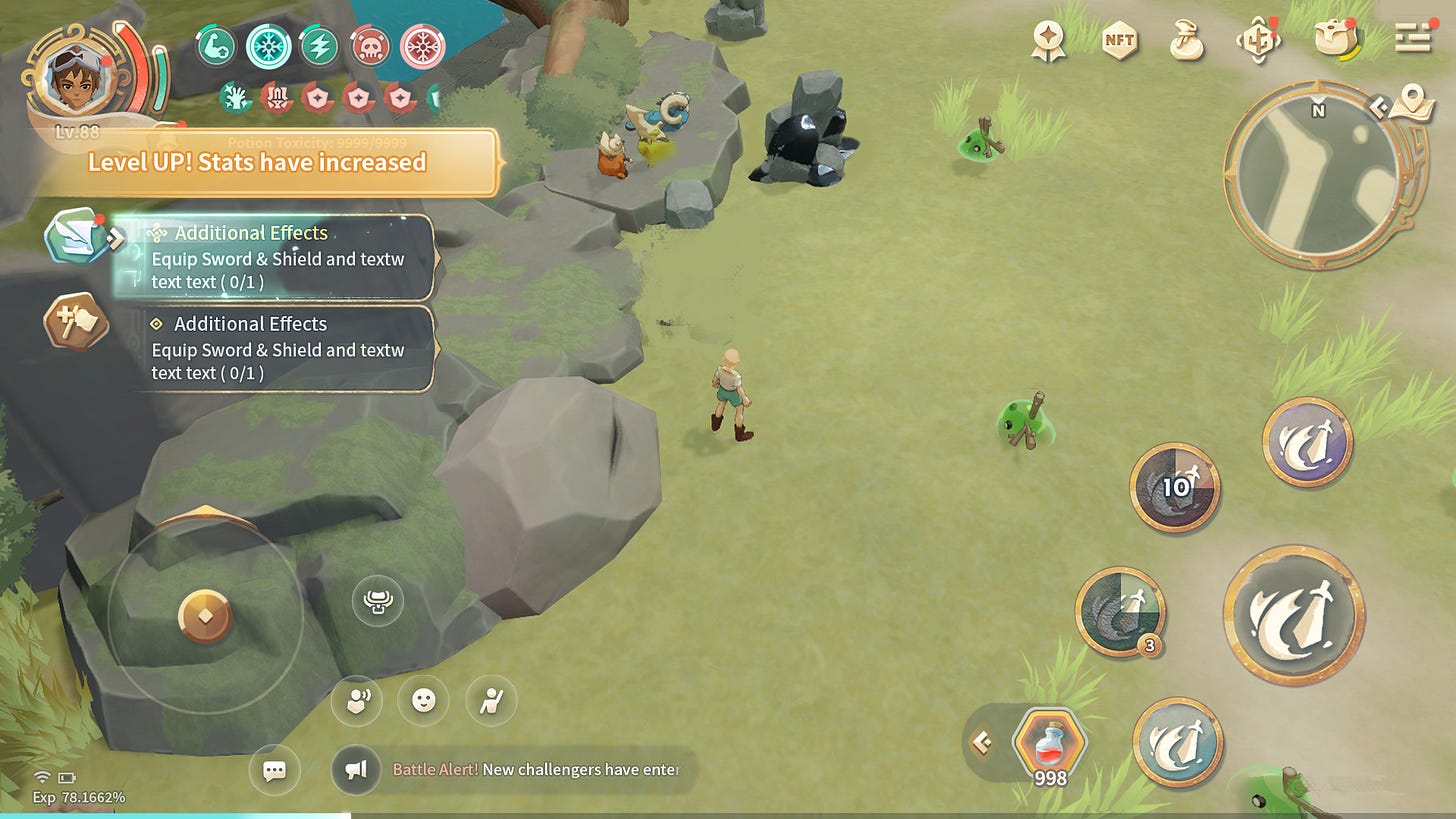Activate the purple-ringed sword skill
Viewport: 1456px width, 819px height.
(x=1307, y=442)
